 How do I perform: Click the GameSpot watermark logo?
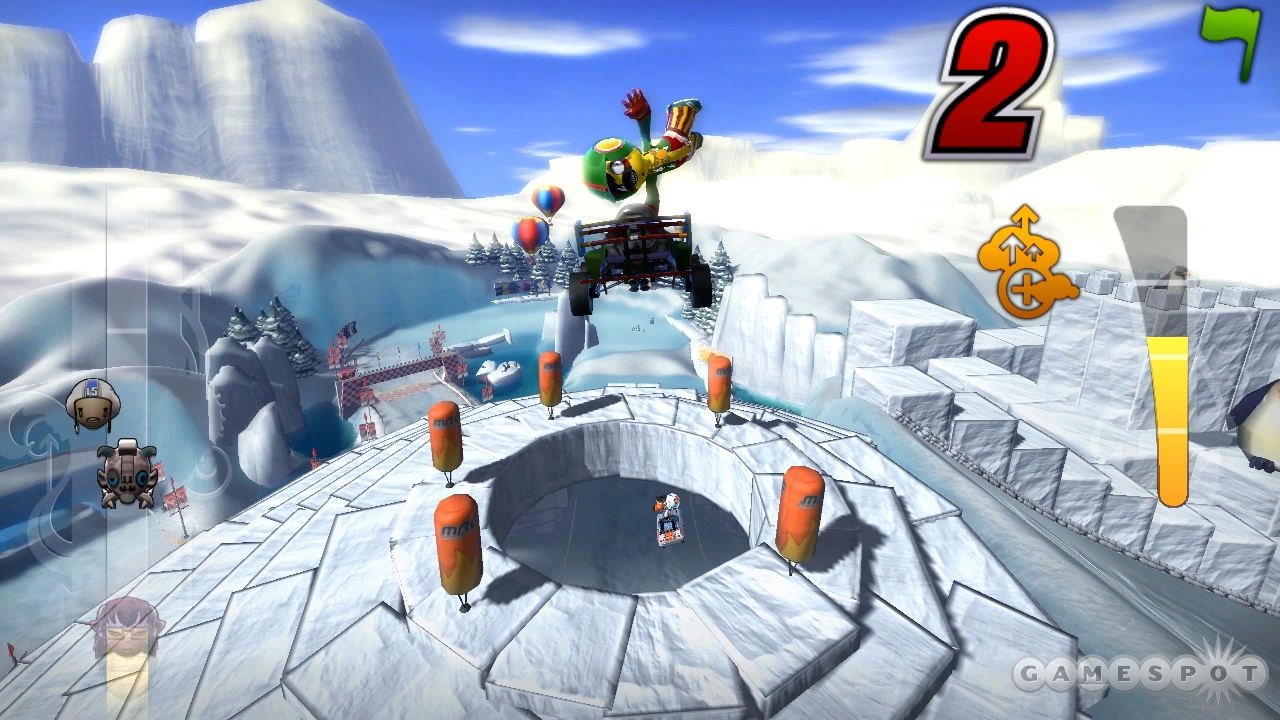[x=1140, y=675]
